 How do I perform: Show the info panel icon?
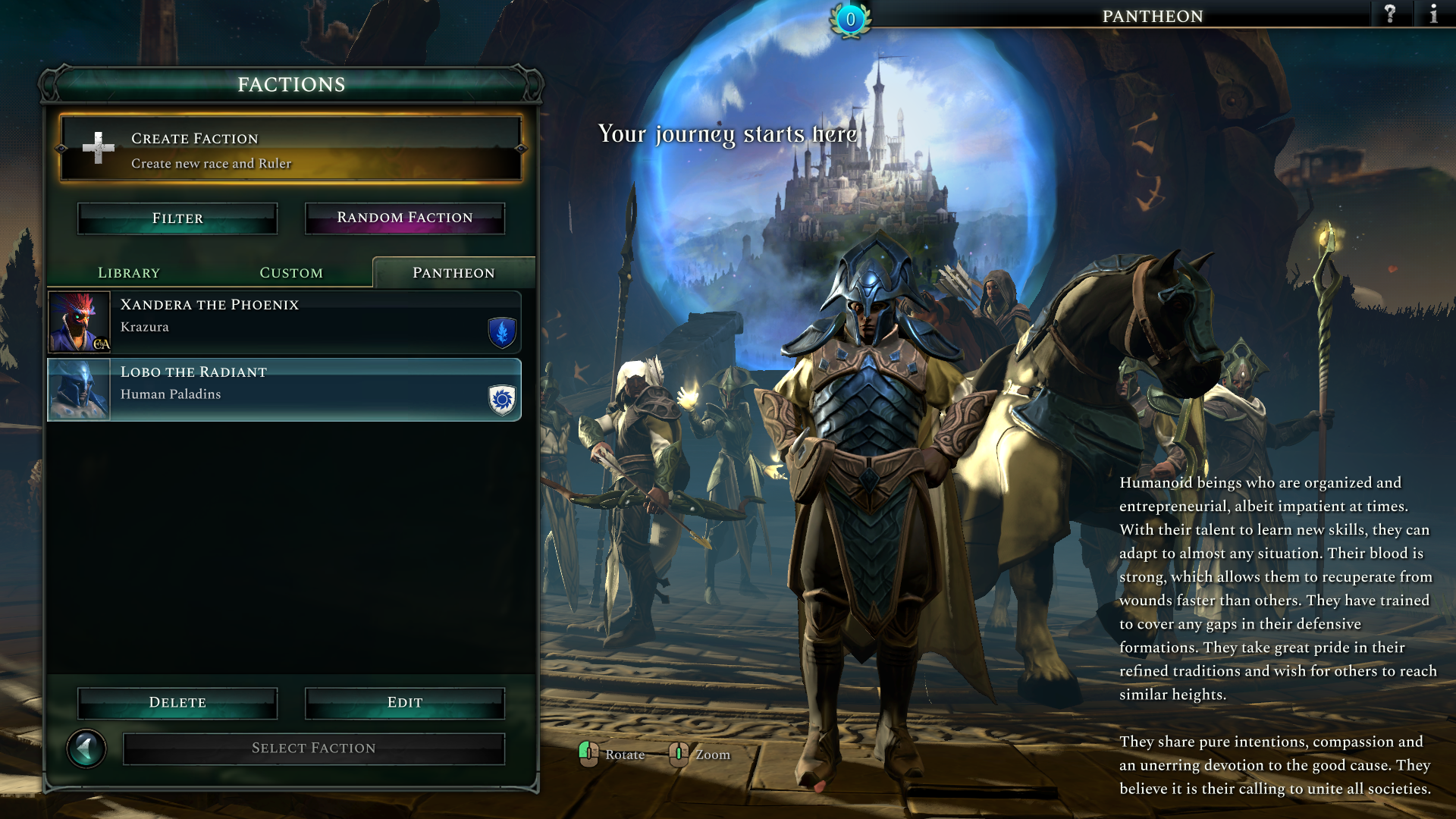pos(1433,14)
